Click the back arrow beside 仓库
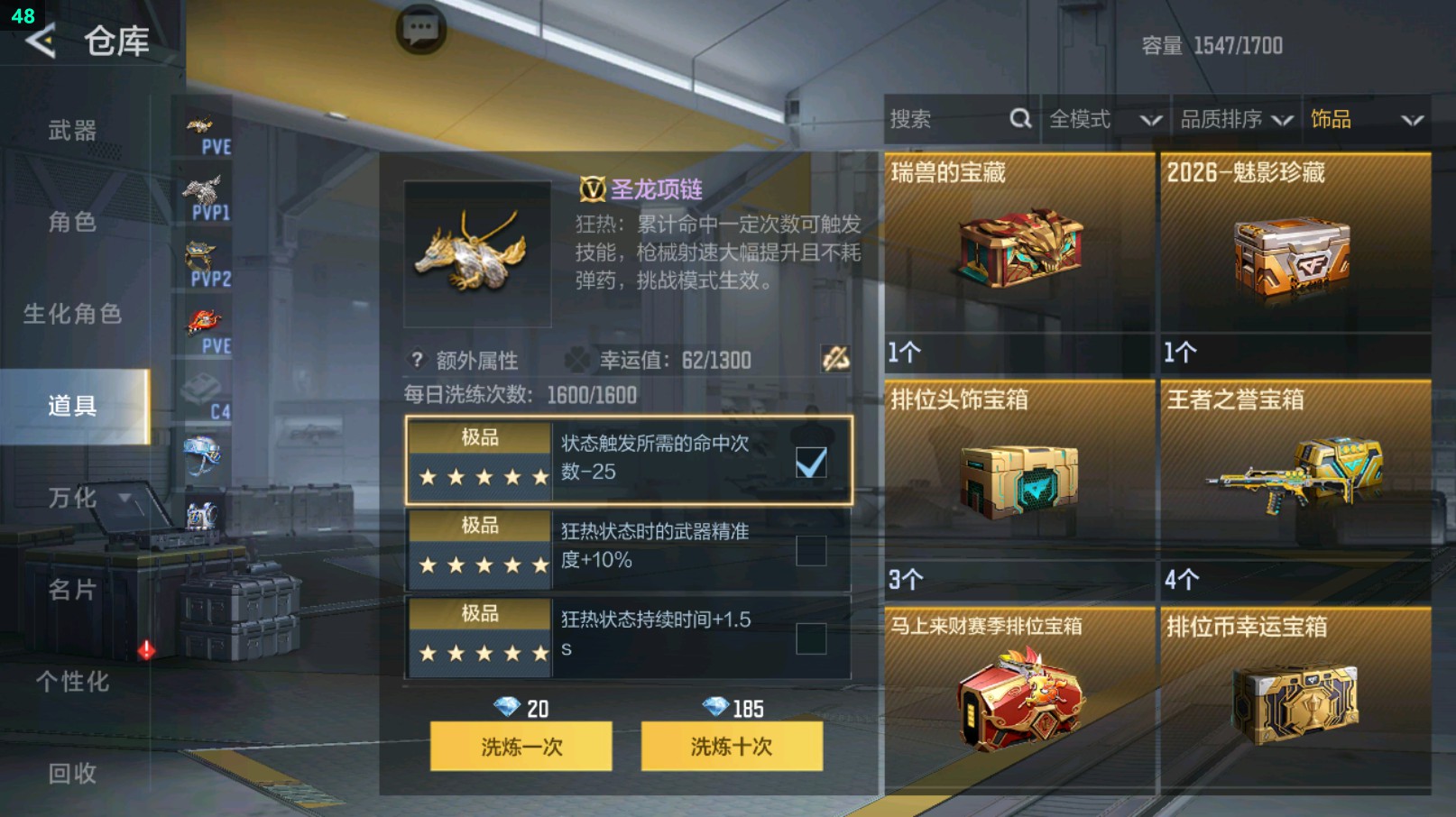Image resolution: width=1456 pixels, height=817 pixels. (x=41, y=41)
